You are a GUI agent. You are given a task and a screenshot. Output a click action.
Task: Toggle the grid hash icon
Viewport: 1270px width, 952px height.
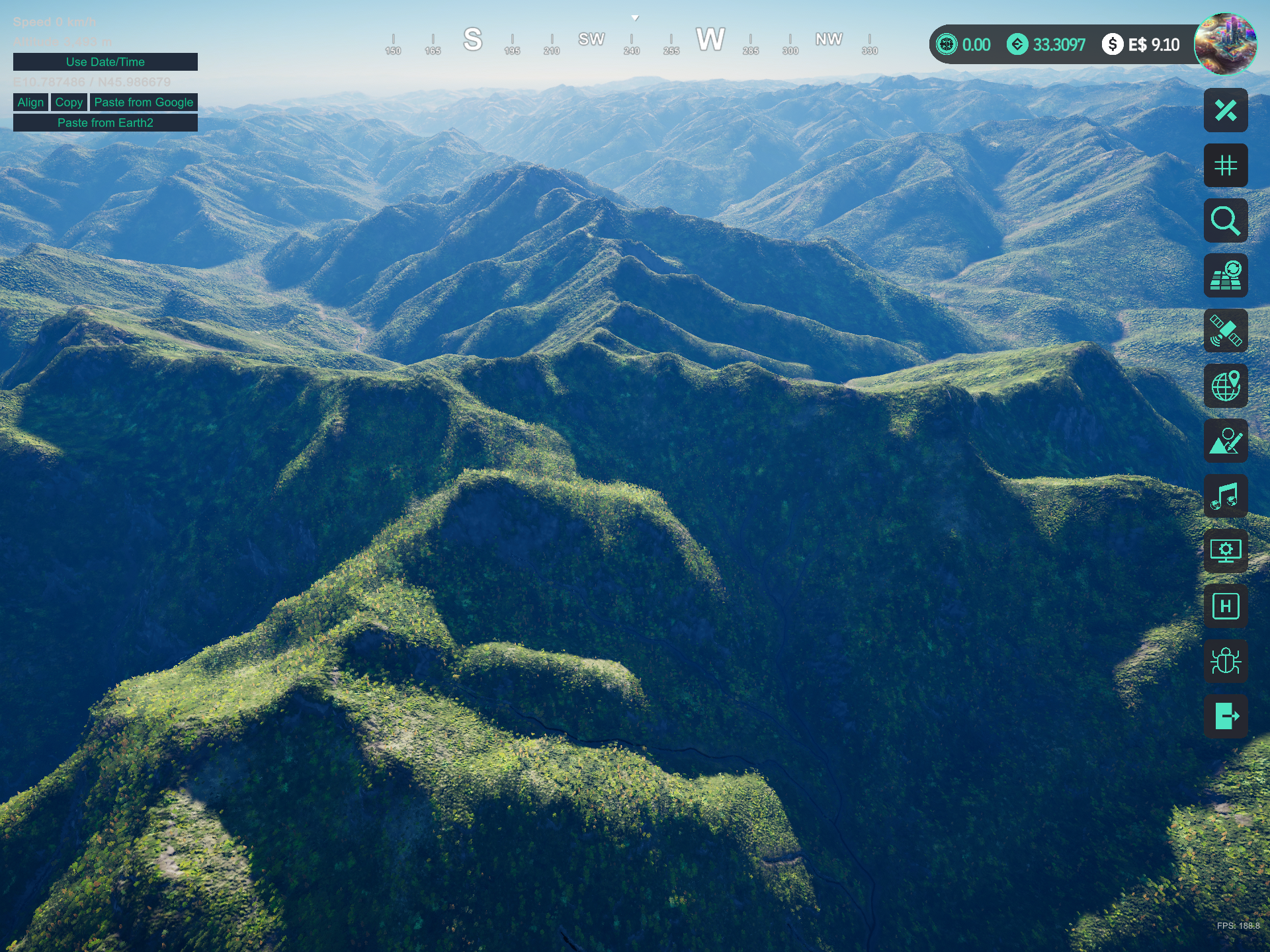point(1226,165)
